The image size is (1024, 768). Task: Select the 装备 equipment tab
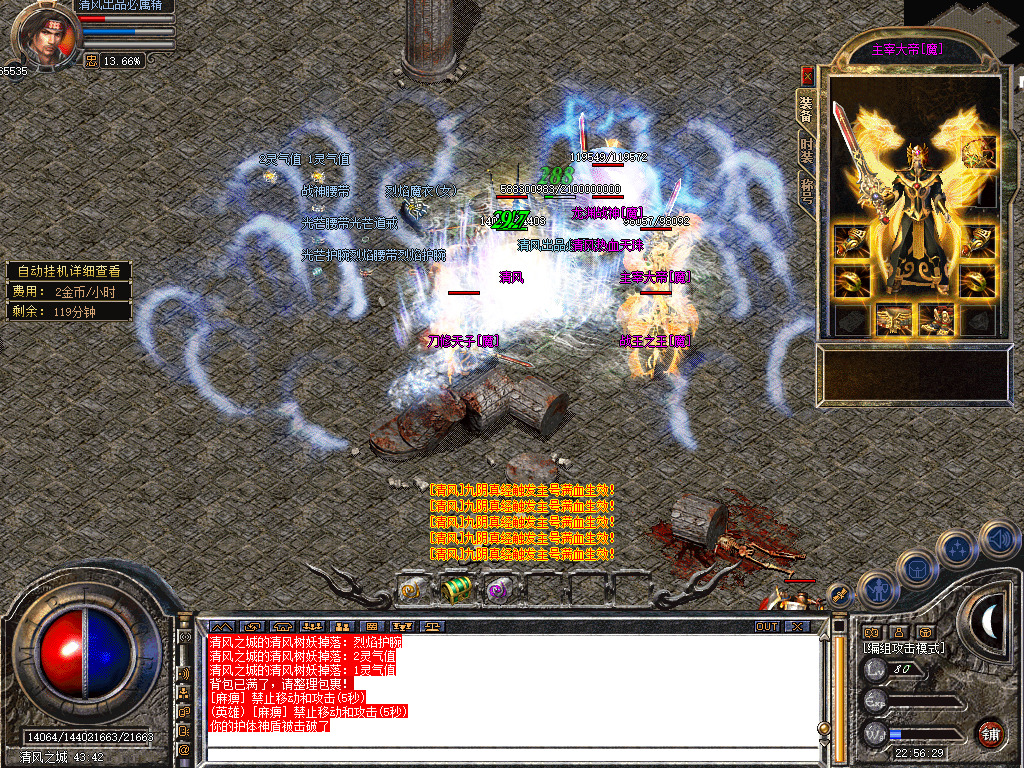click(x=807, y=105)
